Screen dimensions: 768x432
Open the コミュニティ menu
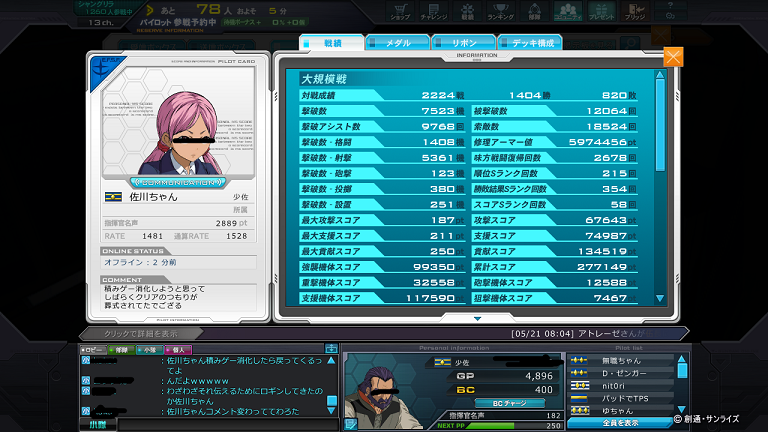pyautogui.click(x=565, y=12)
